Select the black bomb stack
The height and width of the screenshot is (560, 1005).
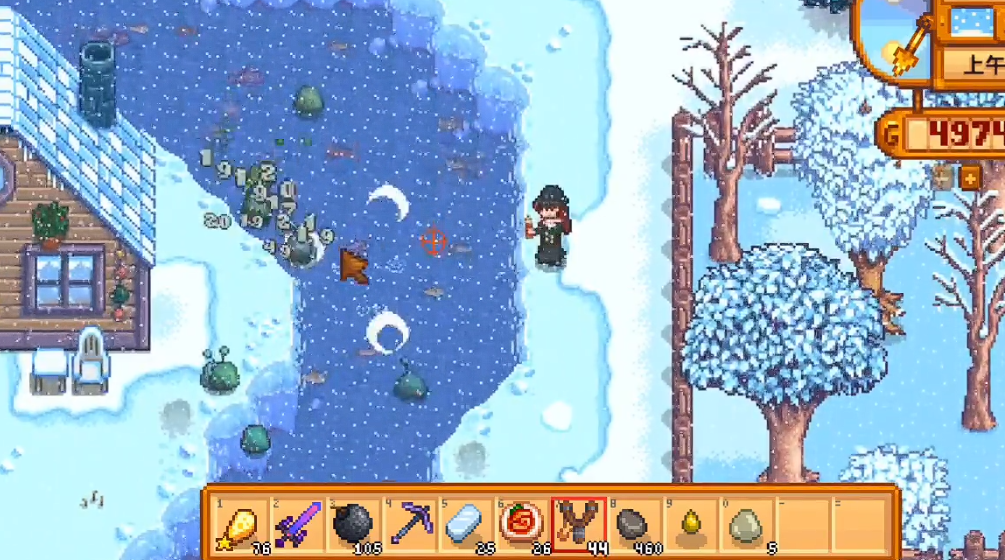[352, 523]
